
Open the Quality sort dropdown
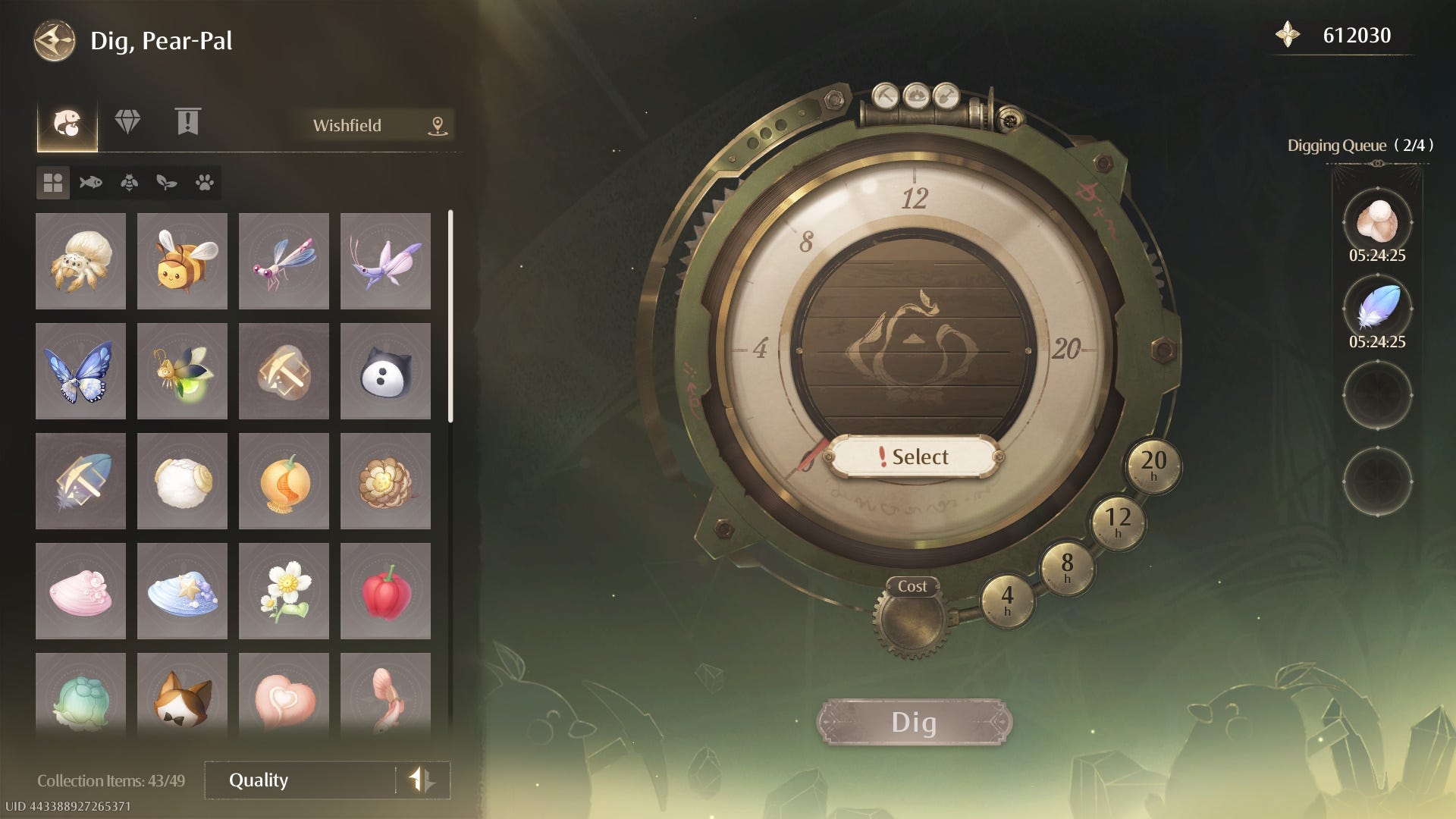(x=300, y=780)
